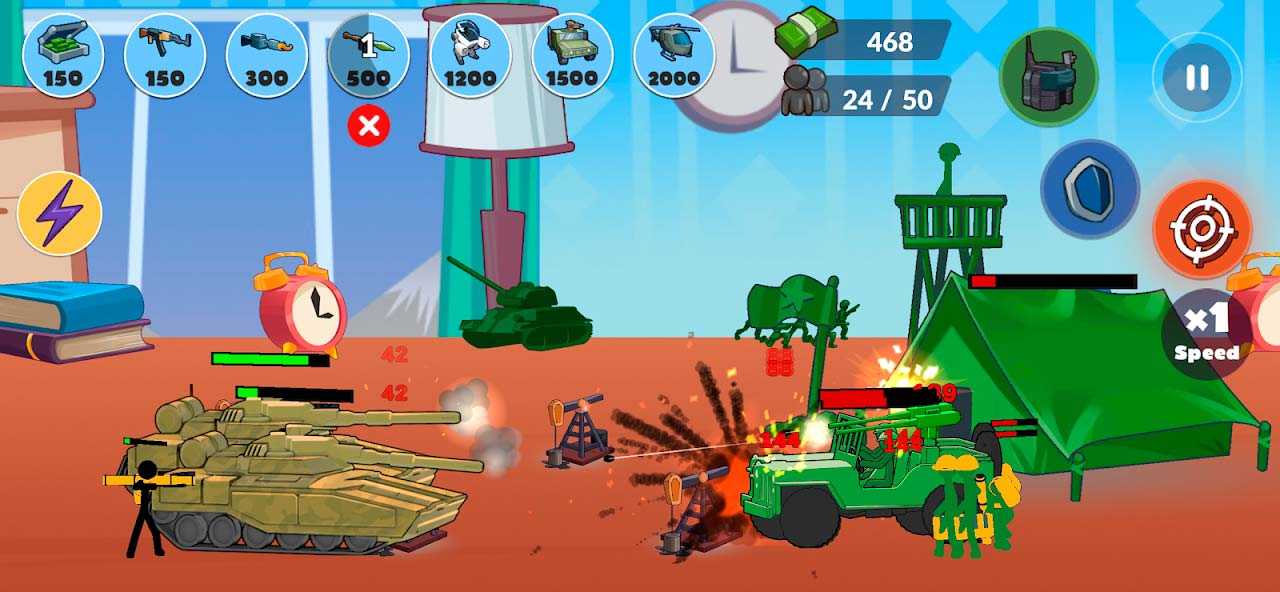Trigger the orange crosshair attack ability
1280x592 pixels.
point(1201,229)
